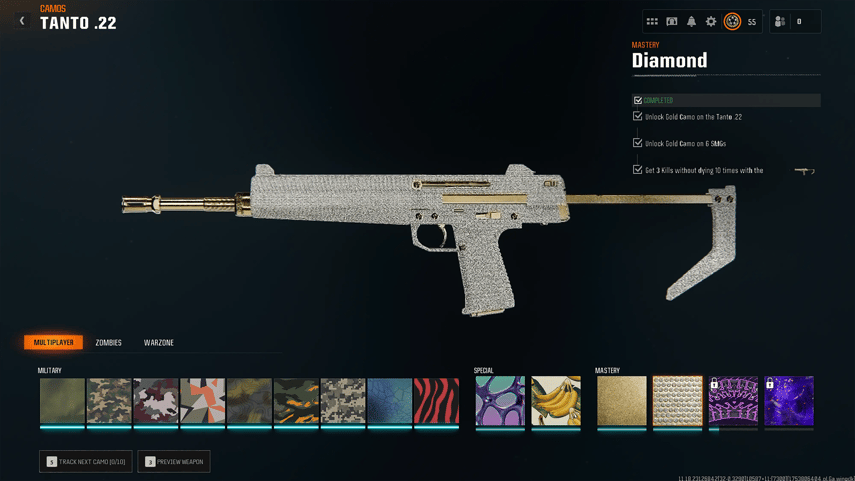Open the grid menu icon

coord(652,22)
